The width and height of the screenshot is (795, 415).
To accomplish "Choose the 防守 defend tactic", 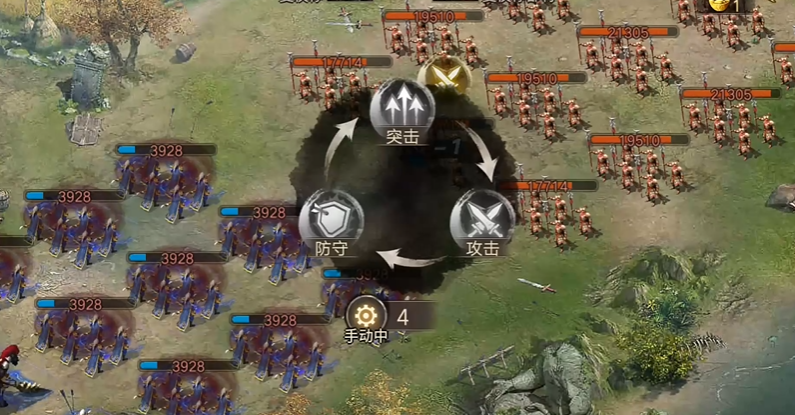I will tap(330, 219).
